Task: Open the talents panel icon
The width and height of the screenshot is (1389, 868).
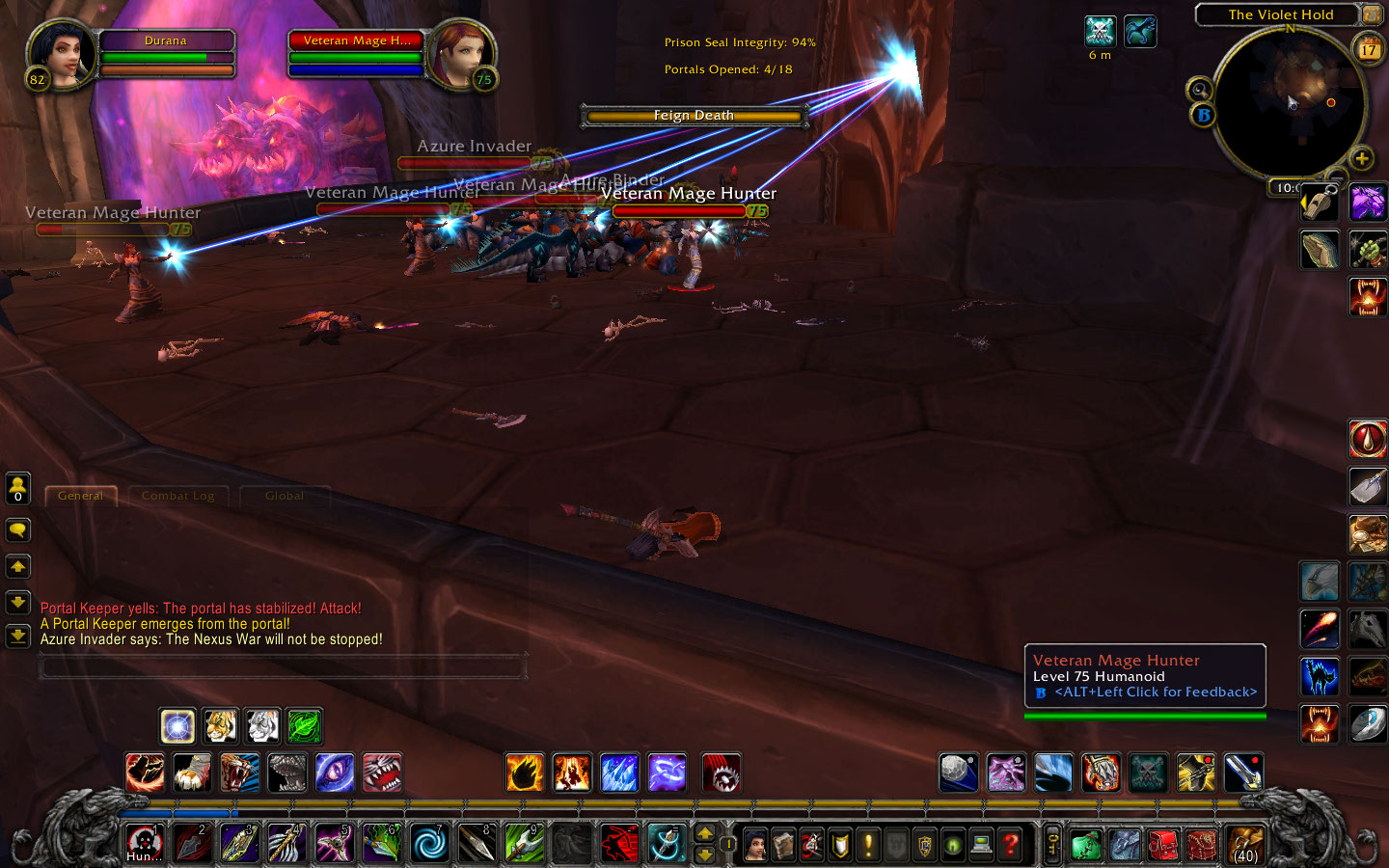Action: 813,844
